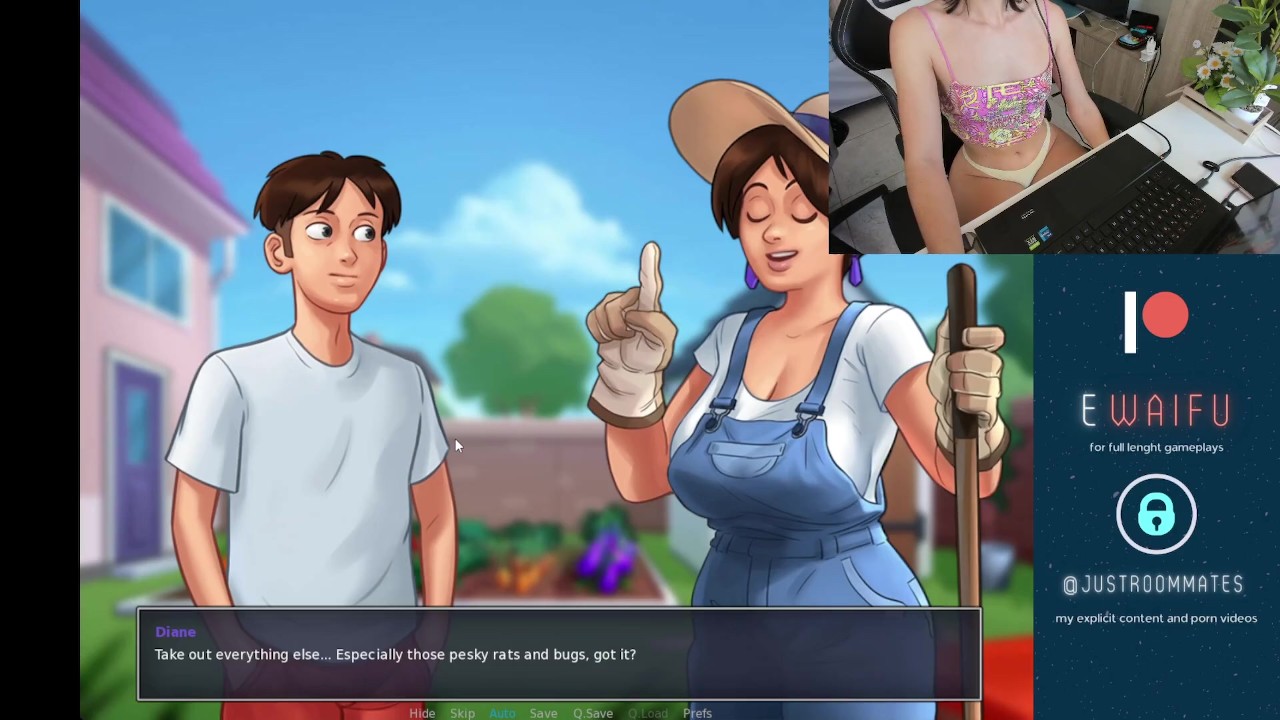Enable Skip mode

click(462, 713)
